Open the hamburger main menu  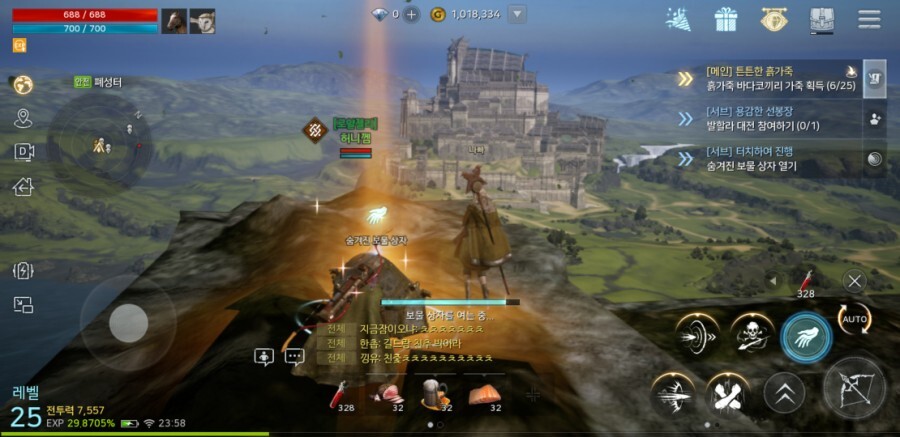pos(869,19)
